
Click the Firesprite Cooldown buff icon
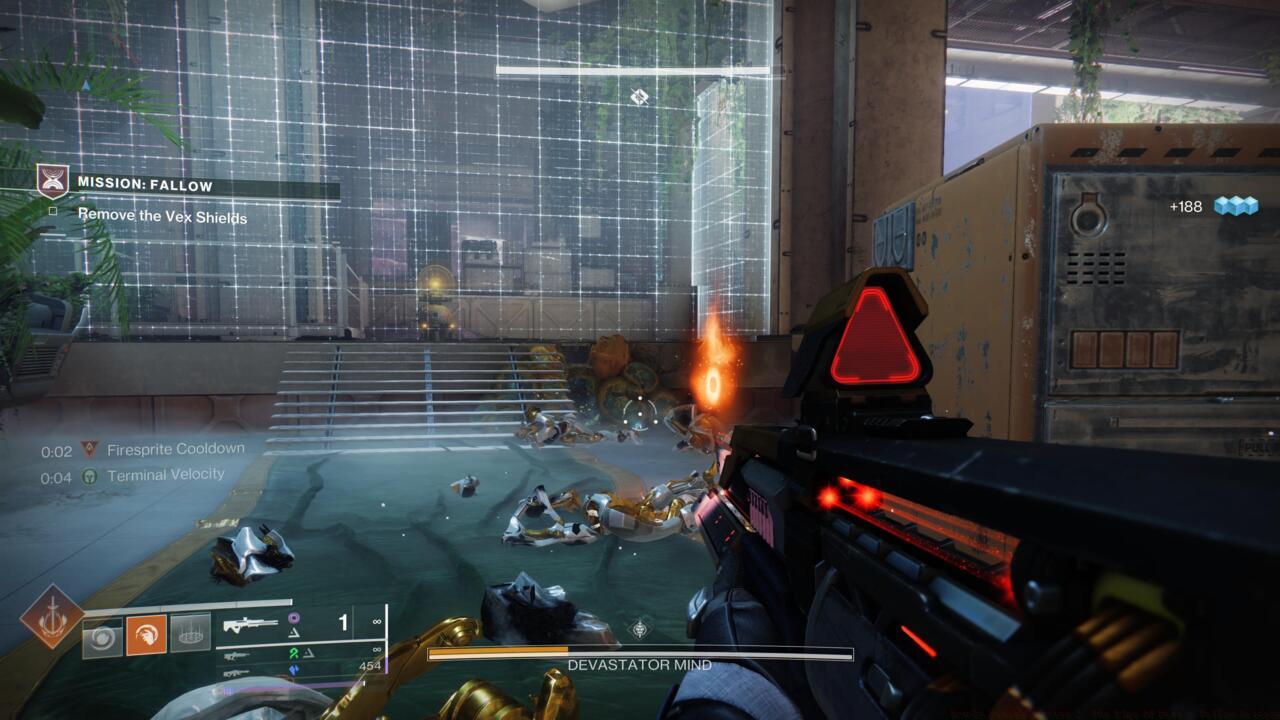(90, 450)
